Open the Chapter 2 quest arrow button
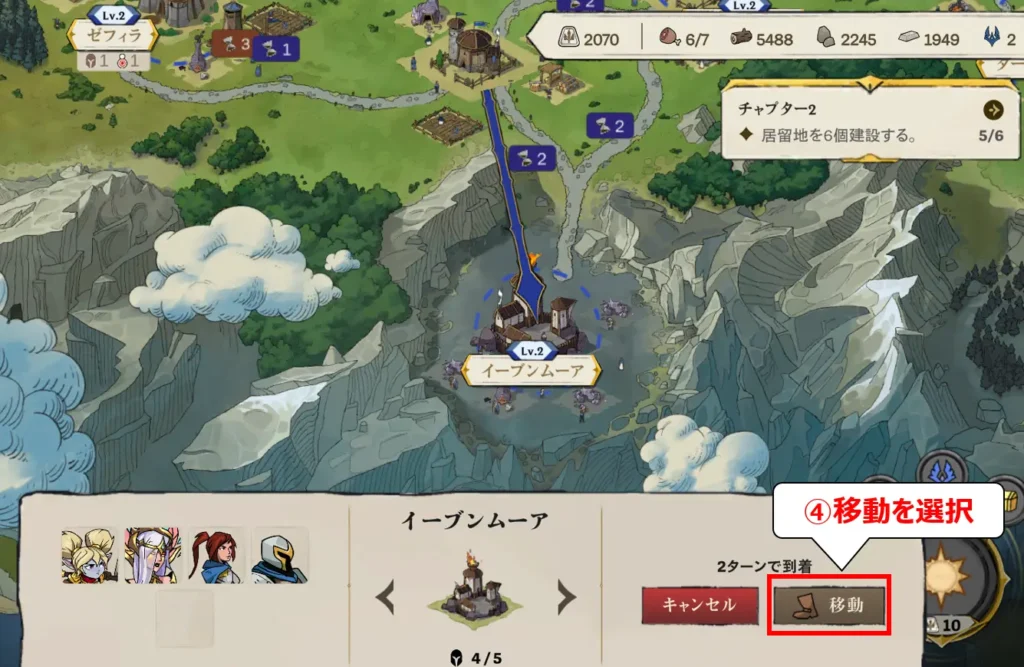This screenshot has width=1024, height=667. tap(993, 110)
